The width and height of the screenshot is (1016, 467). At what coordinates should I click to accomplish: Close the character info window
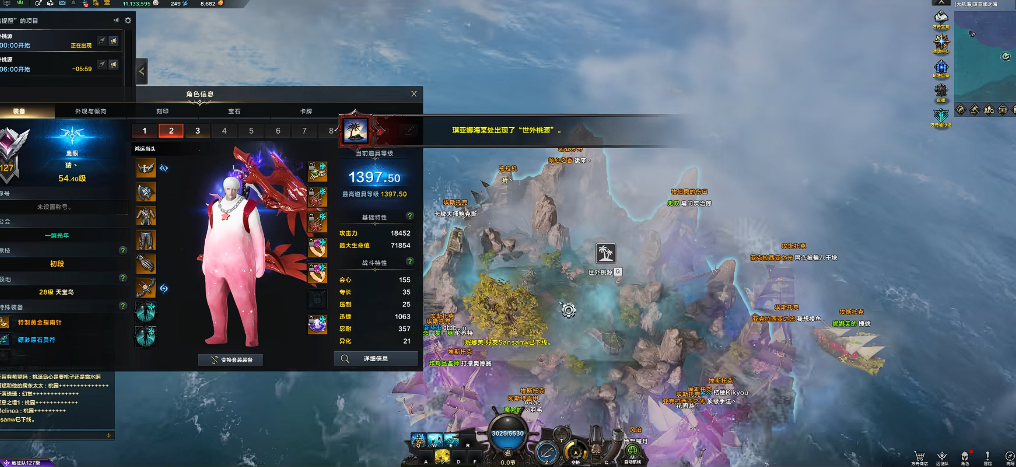pyautogui.click(x=414, y=93)
